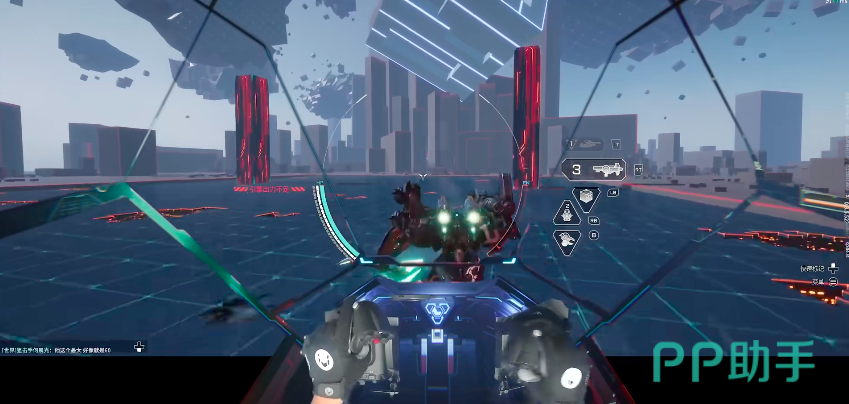This screenshot has height=404, width=849.
Task: Activate the bottom hexagon ability icon
Action: click(568, 240)
